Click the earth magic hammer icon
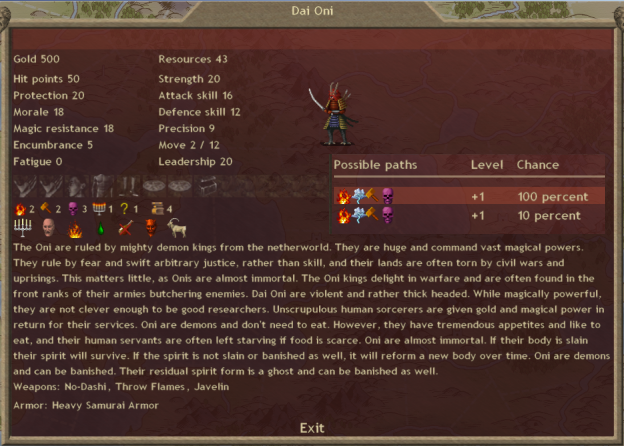The height and width of the screenshot is (446, 624). [44, 208]
